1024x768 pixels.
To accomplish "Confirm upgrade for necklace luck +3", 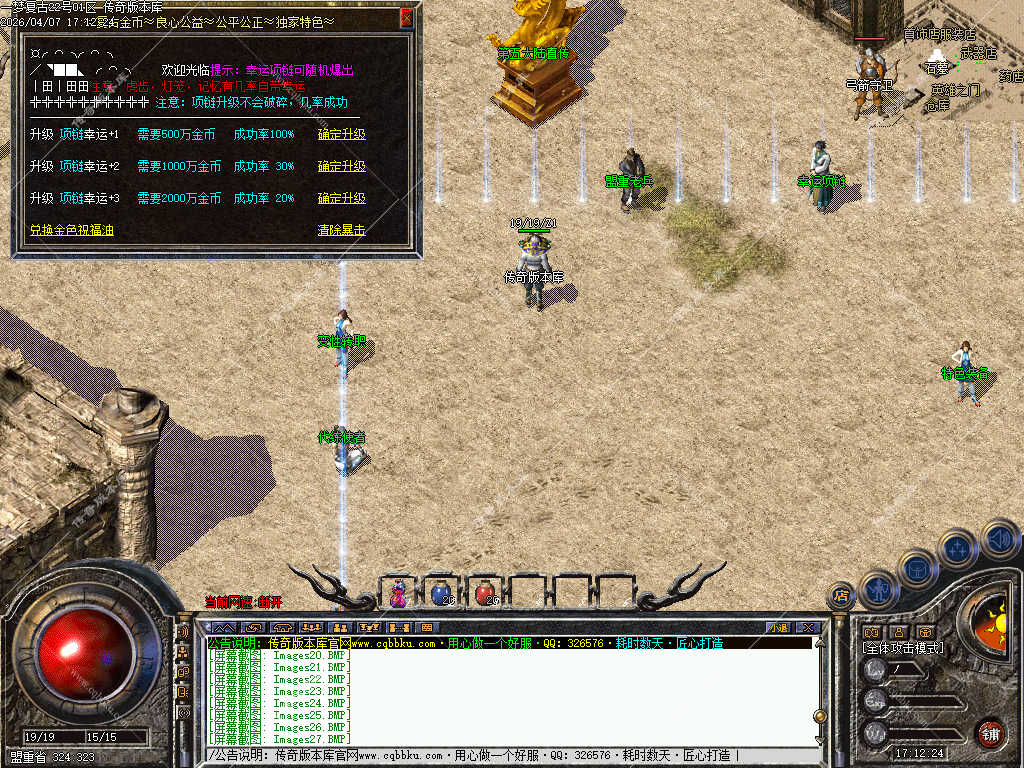I will tap(342, 198).
